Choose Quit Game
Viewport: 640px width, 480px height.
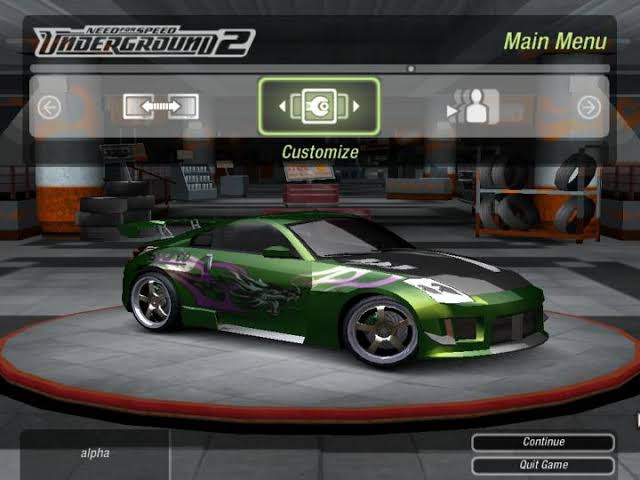[x=543, y=465]
